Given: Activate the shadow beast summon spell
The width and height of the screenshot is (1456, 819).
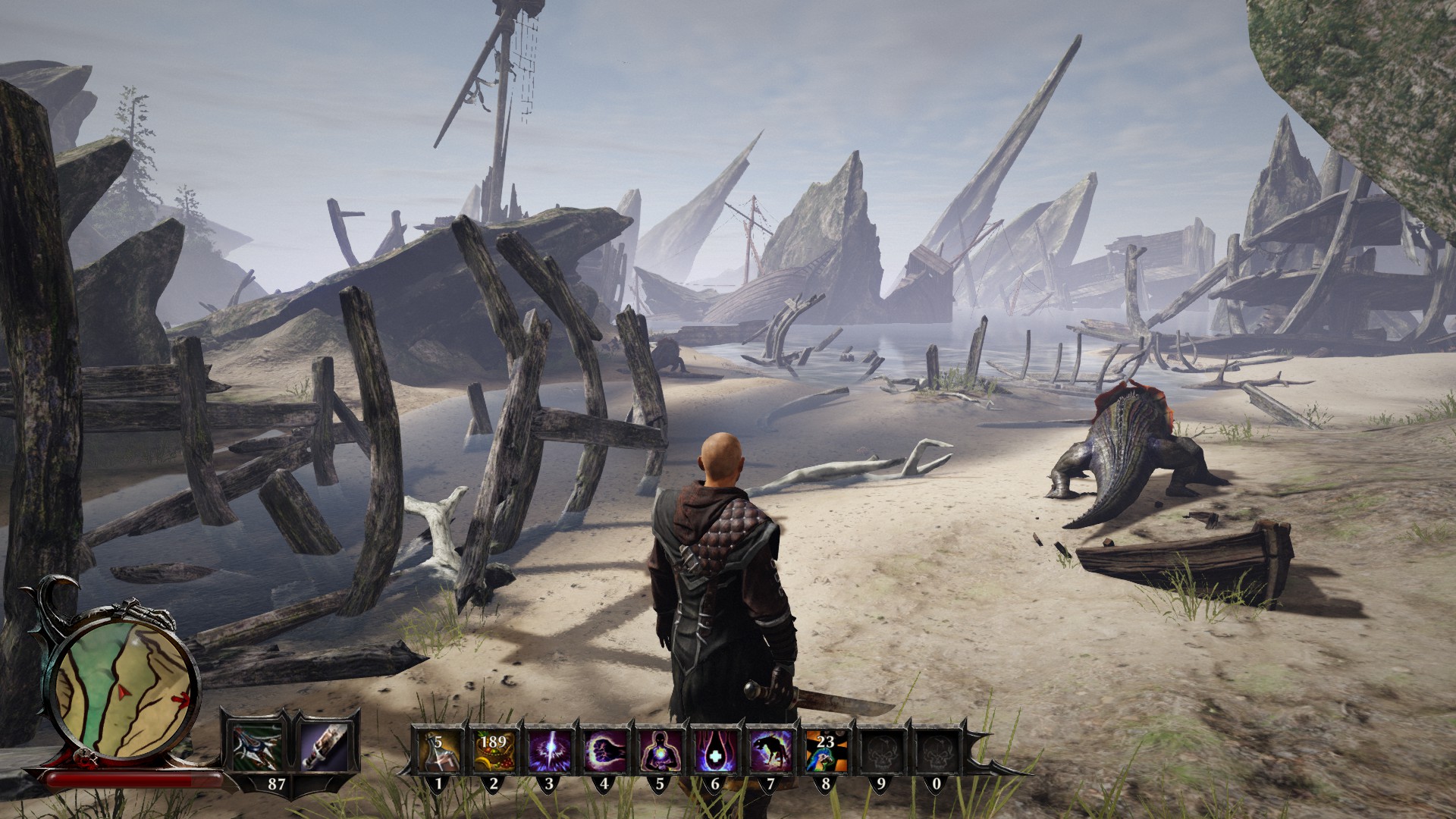Looking at the screenshot, I should (x=770, y=749).
